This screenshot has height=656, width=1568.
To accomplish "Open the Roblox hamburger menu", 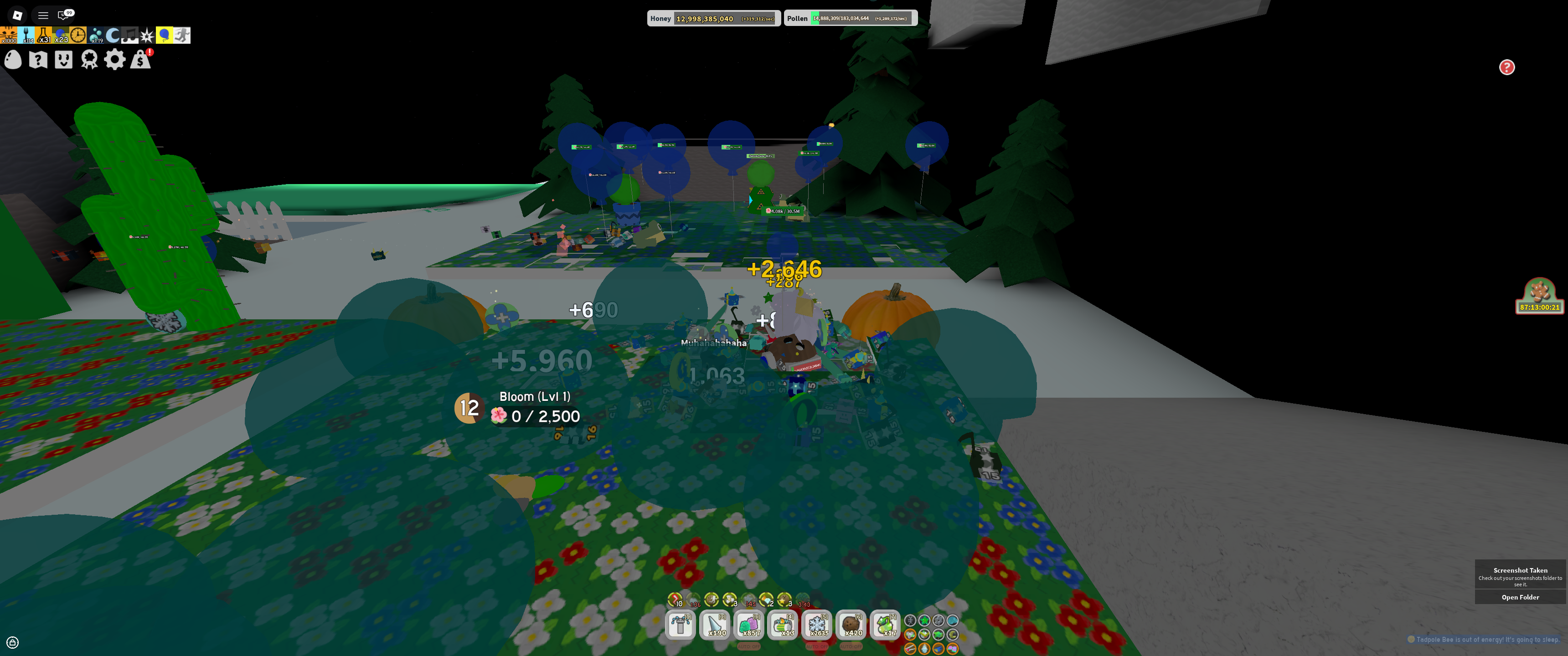I will 42,15.
